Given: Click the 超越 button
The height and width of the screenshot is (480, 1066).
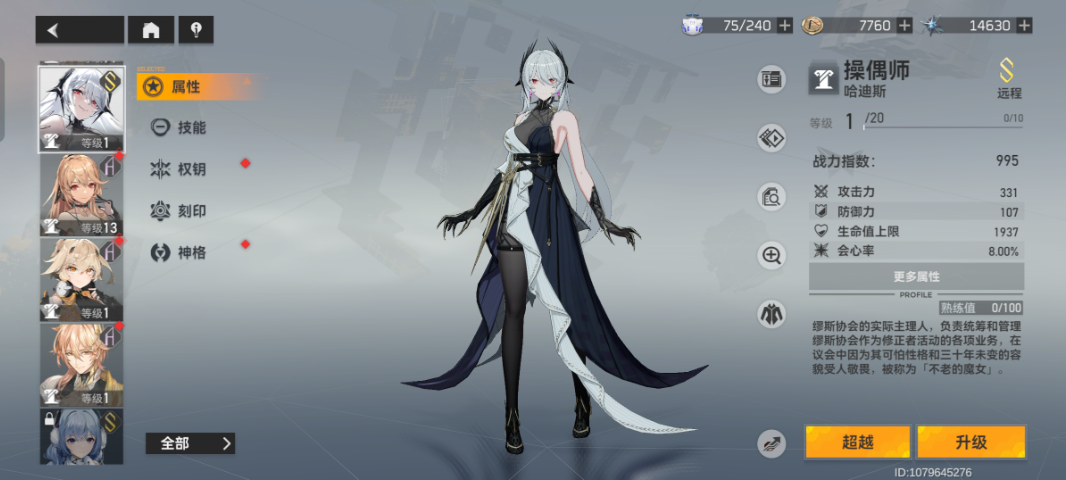Looking at the screenshot, I should pyautogui.click(x=857, y=442).
